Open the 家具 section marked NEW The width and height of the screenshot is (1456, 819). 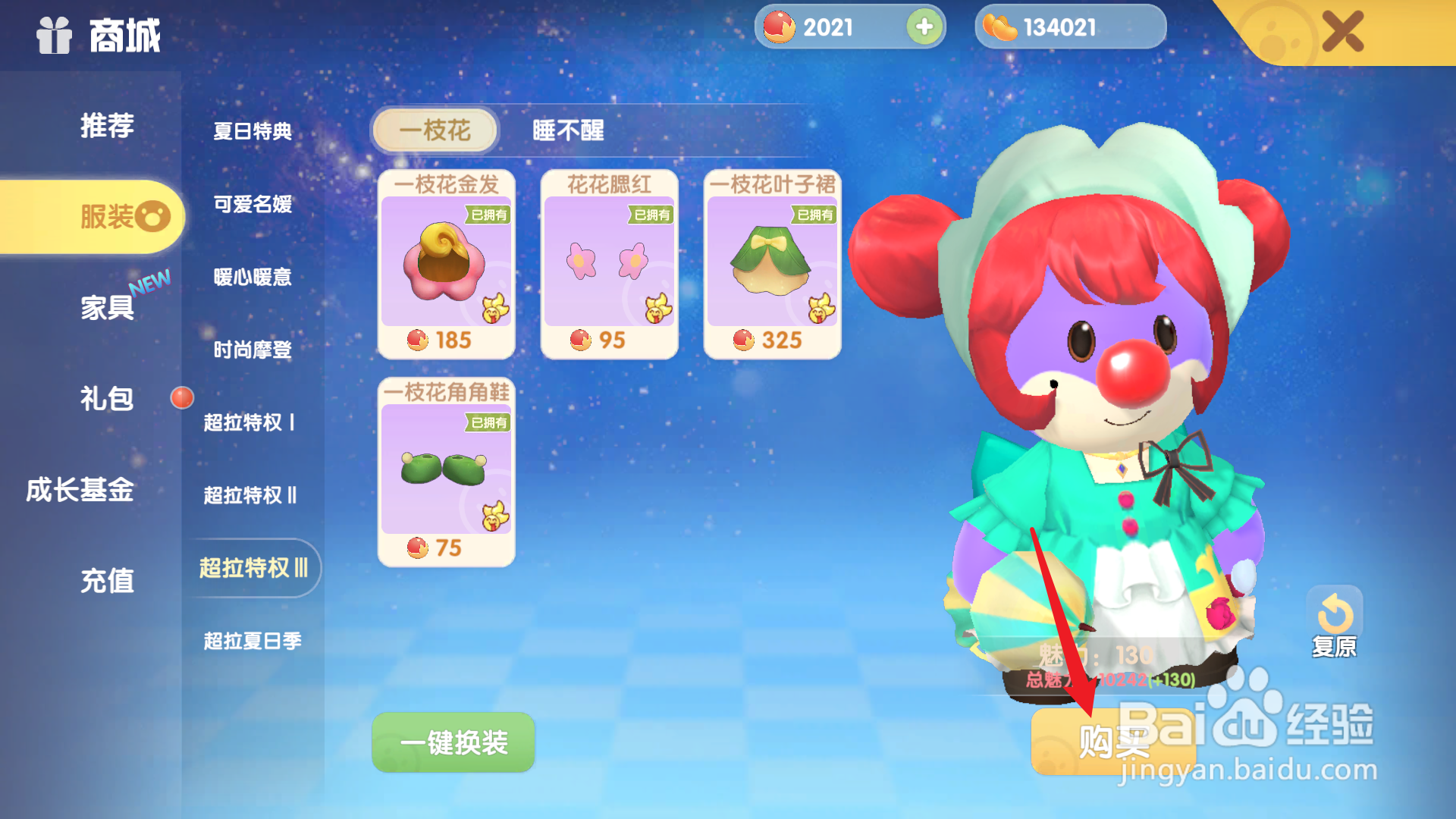106,307
